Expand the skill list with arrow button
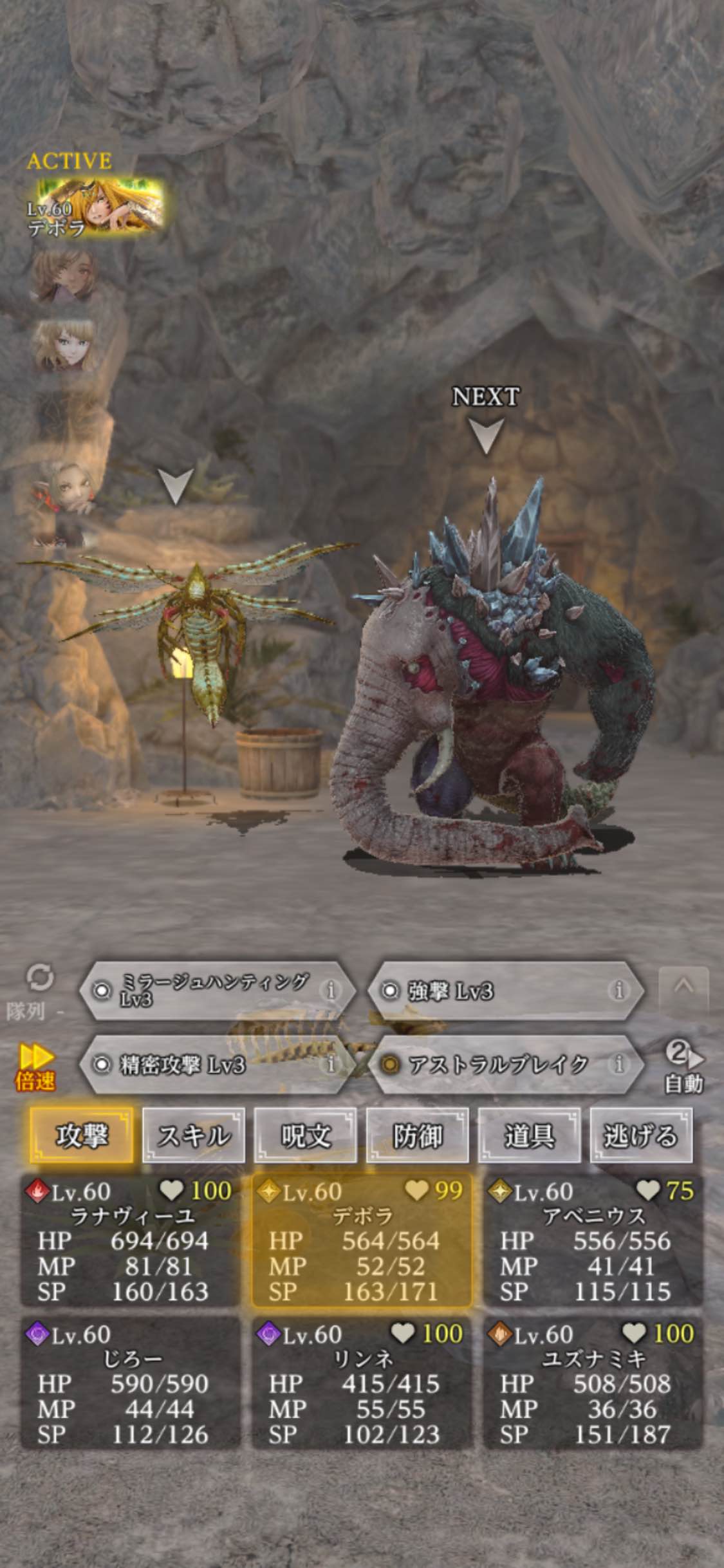This screenshot has height=1568, width=724. (683, 986)
